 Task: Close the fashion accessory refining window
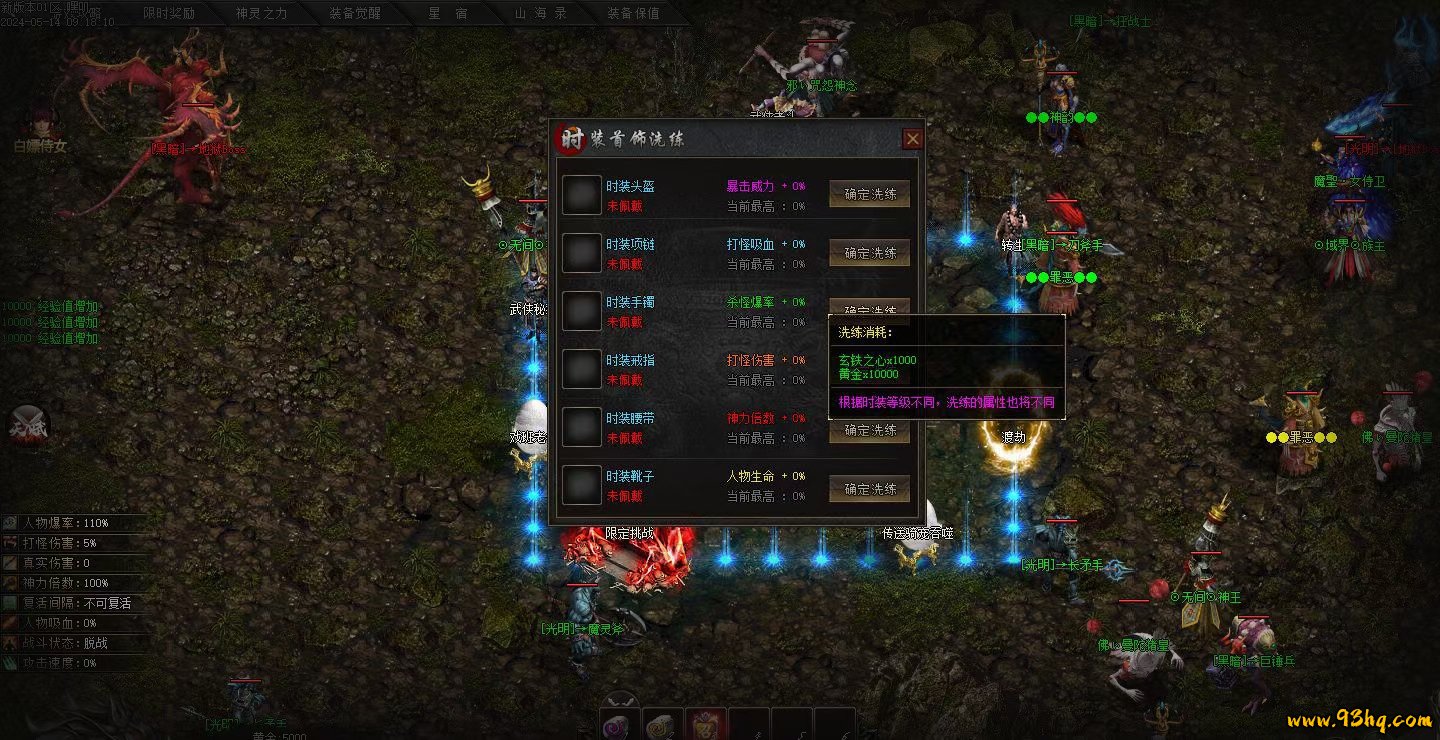click(912, 139)
